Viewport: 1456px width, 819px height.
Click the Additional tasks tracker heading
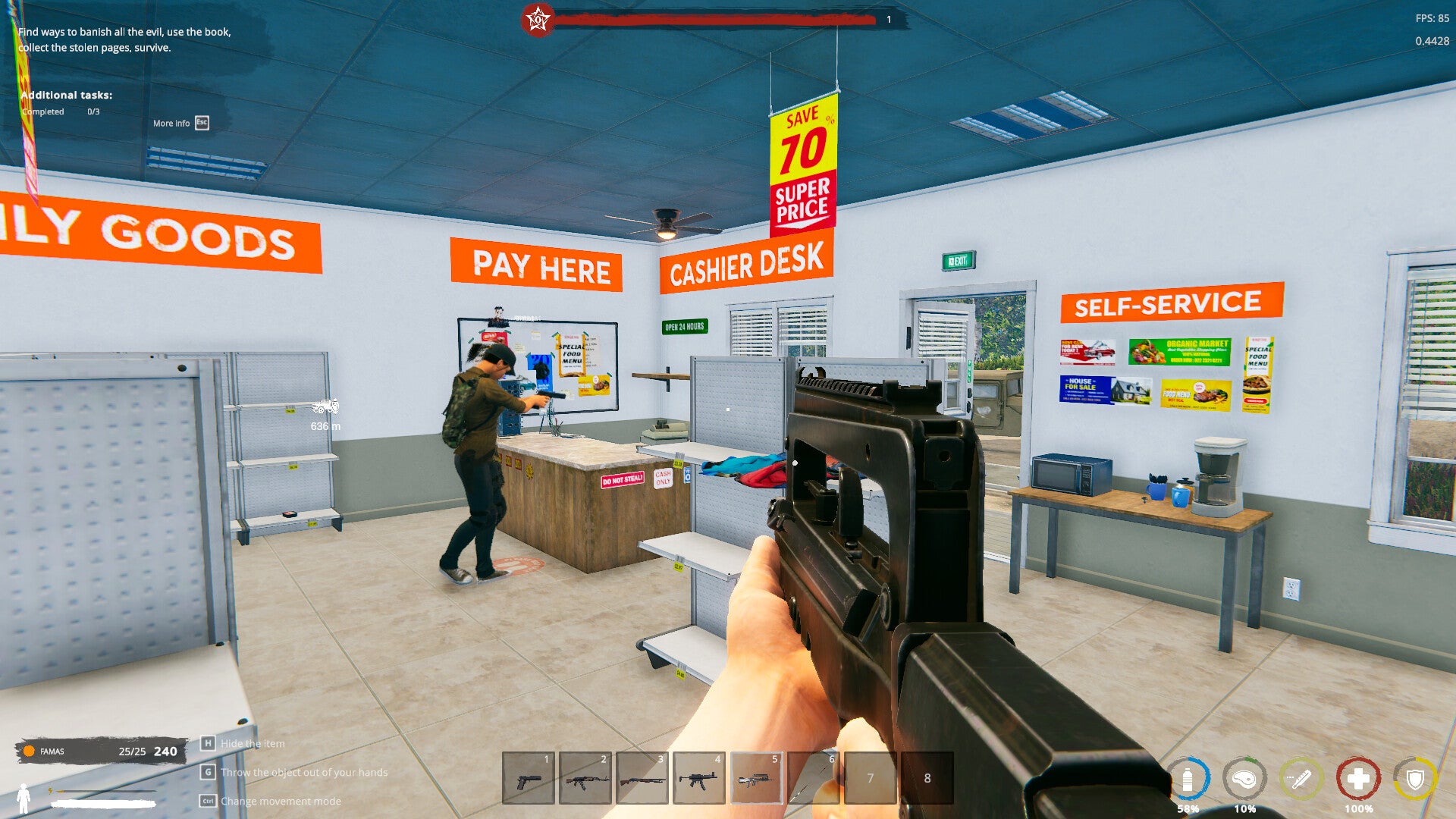pos(67,95)
